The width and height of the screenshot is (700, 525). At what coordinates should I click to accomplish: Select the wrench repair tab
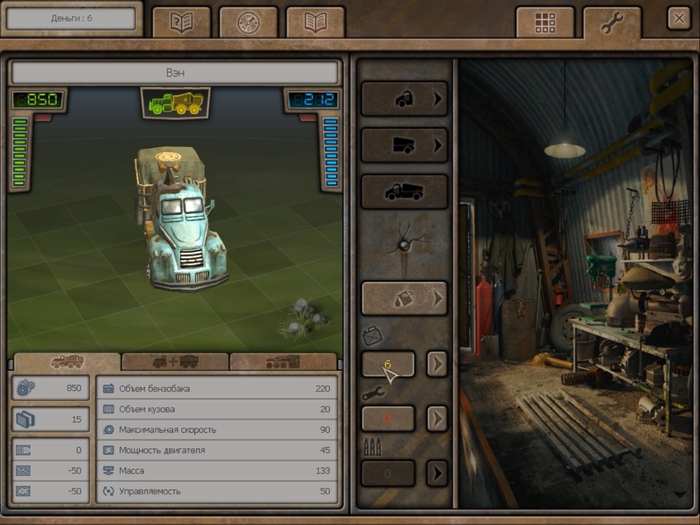click(x=611, y=22)
